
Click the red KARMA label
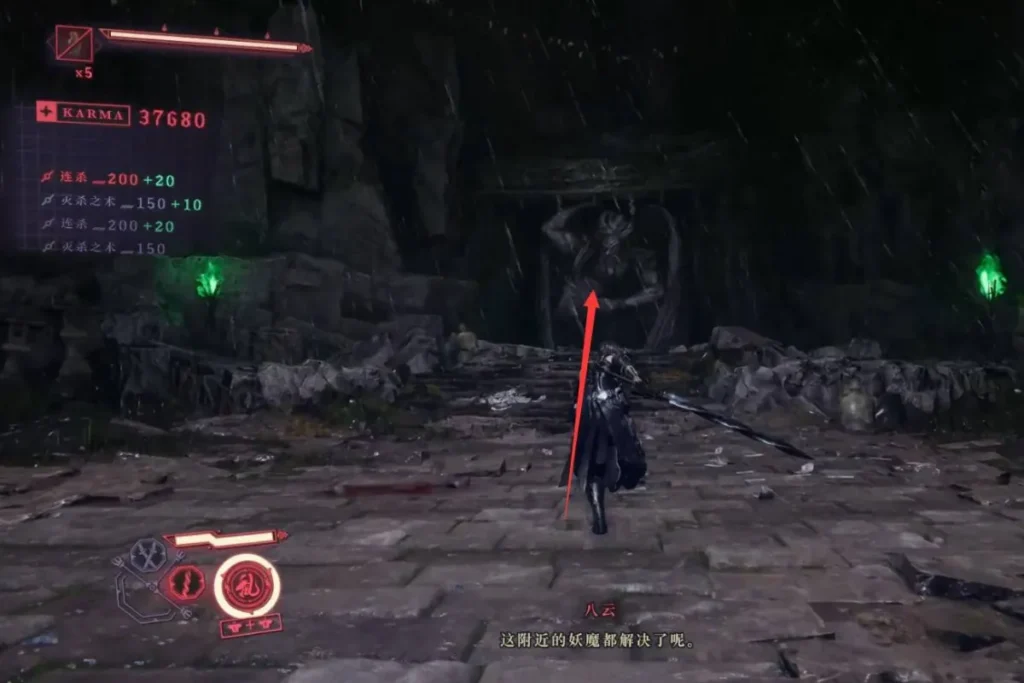[83, 115]
